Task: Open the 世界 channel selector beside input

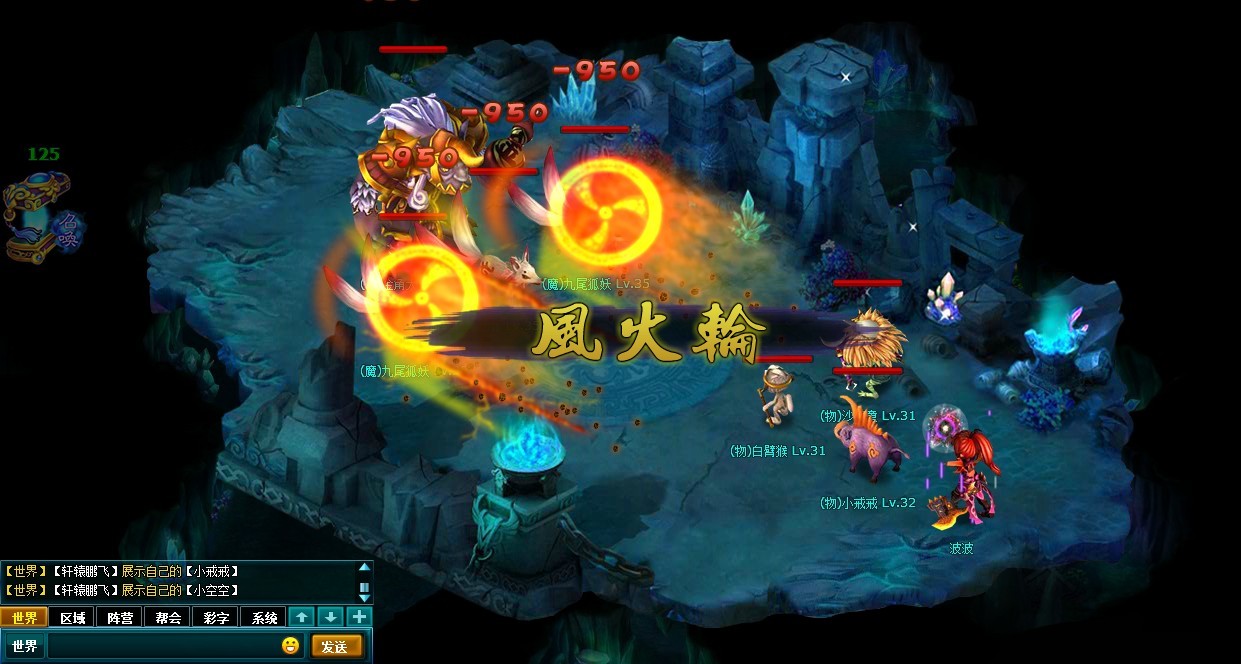Action: pyautogui.click(x=25, y=646)
